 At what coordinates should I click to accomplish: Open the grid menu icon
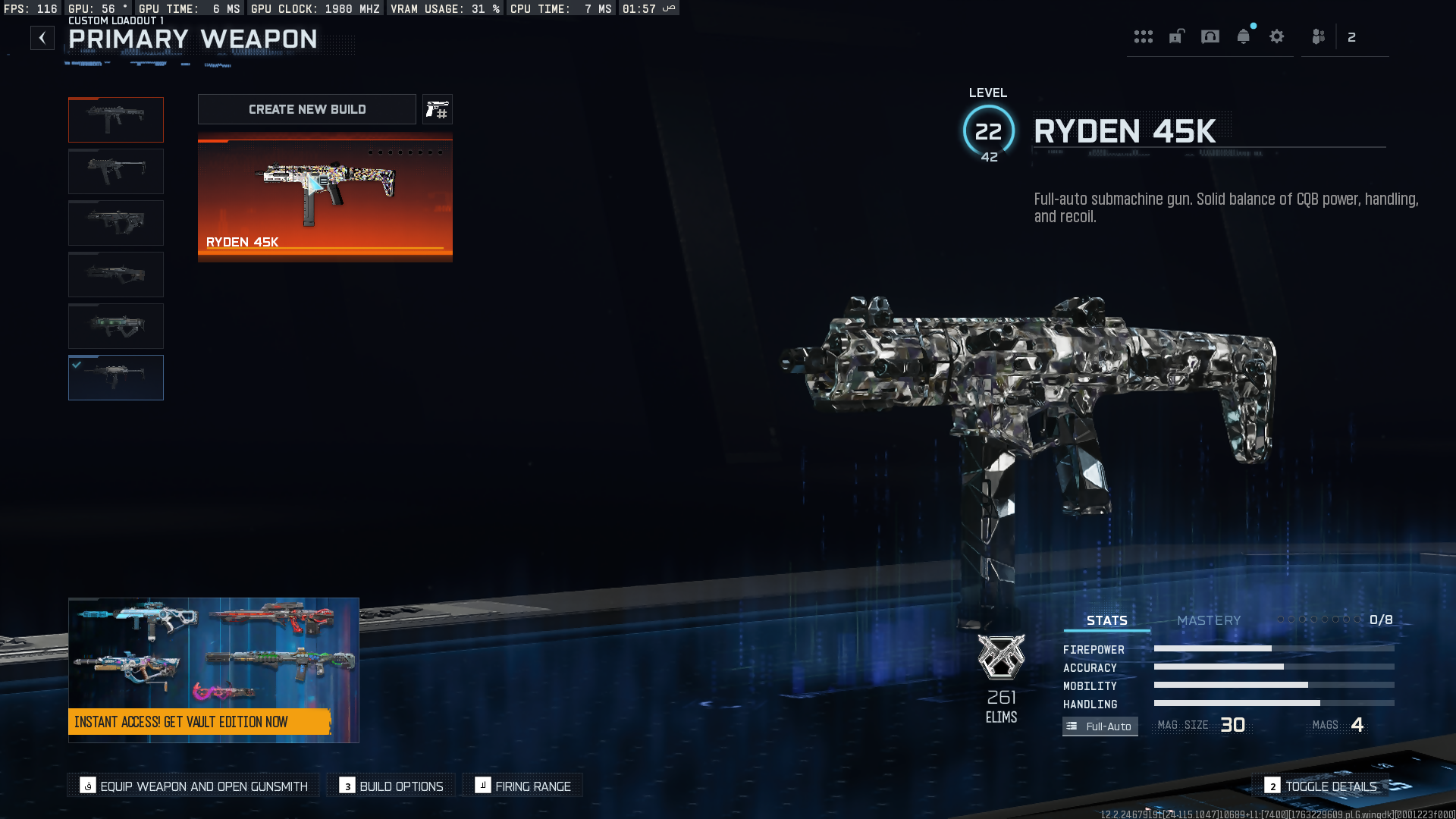pos(1143,36)
